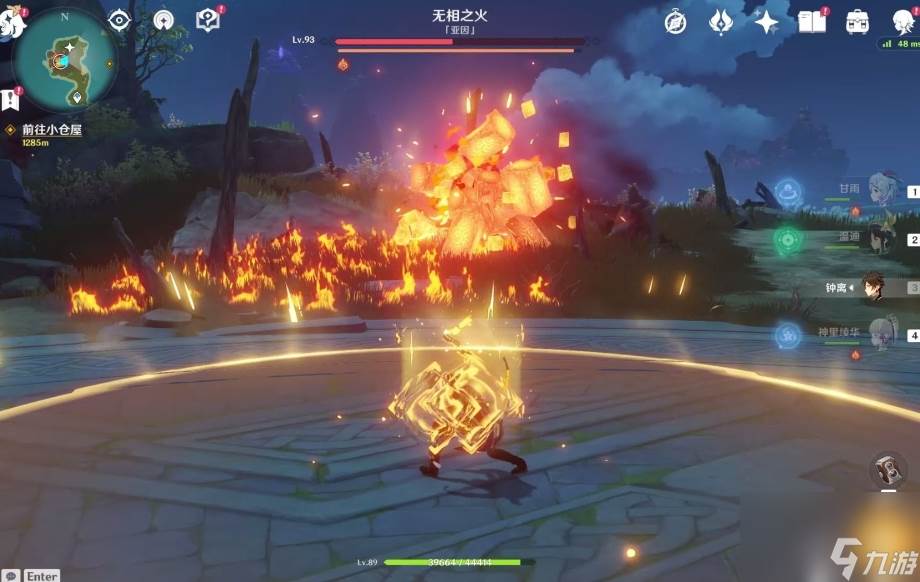The width and height of the screenshot is (920, 582).
Task: Toggle elemental sight eye icon
Action: tap(120, 20)
